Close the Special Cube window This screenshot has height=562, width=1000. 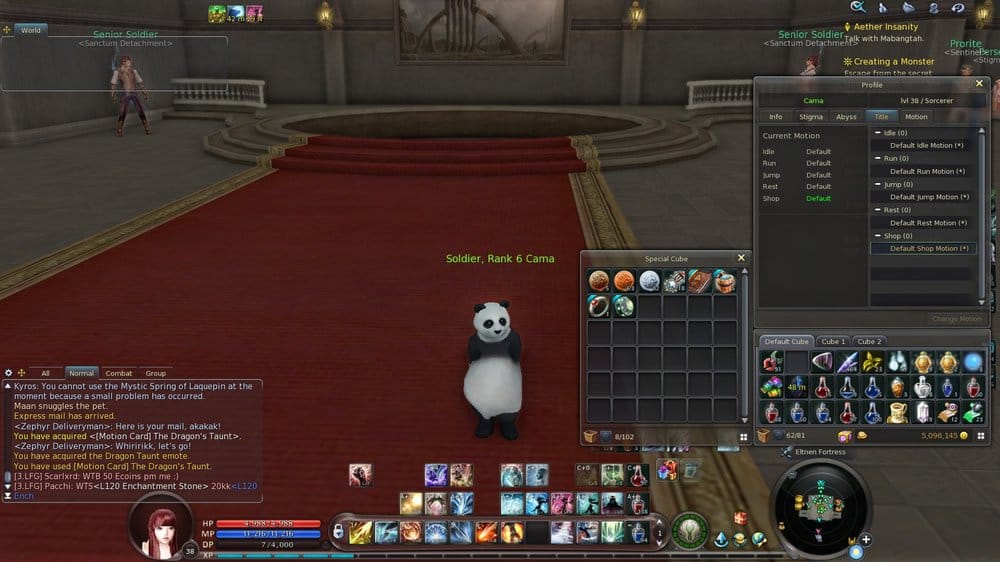coord(741,258)
